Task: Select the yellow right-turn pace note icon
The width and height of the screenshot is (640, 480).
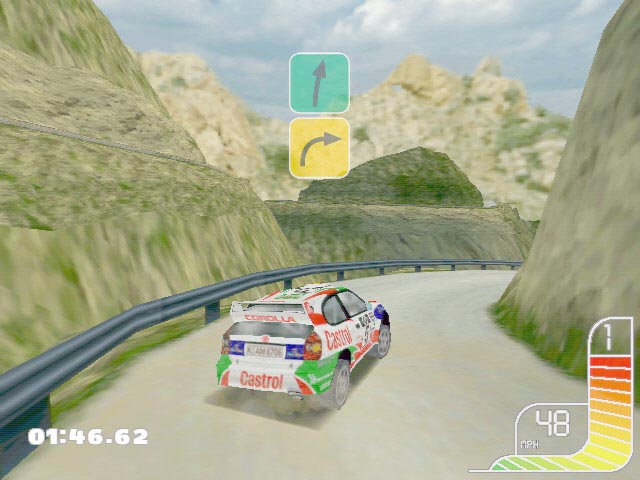Action: pos(319,147)
